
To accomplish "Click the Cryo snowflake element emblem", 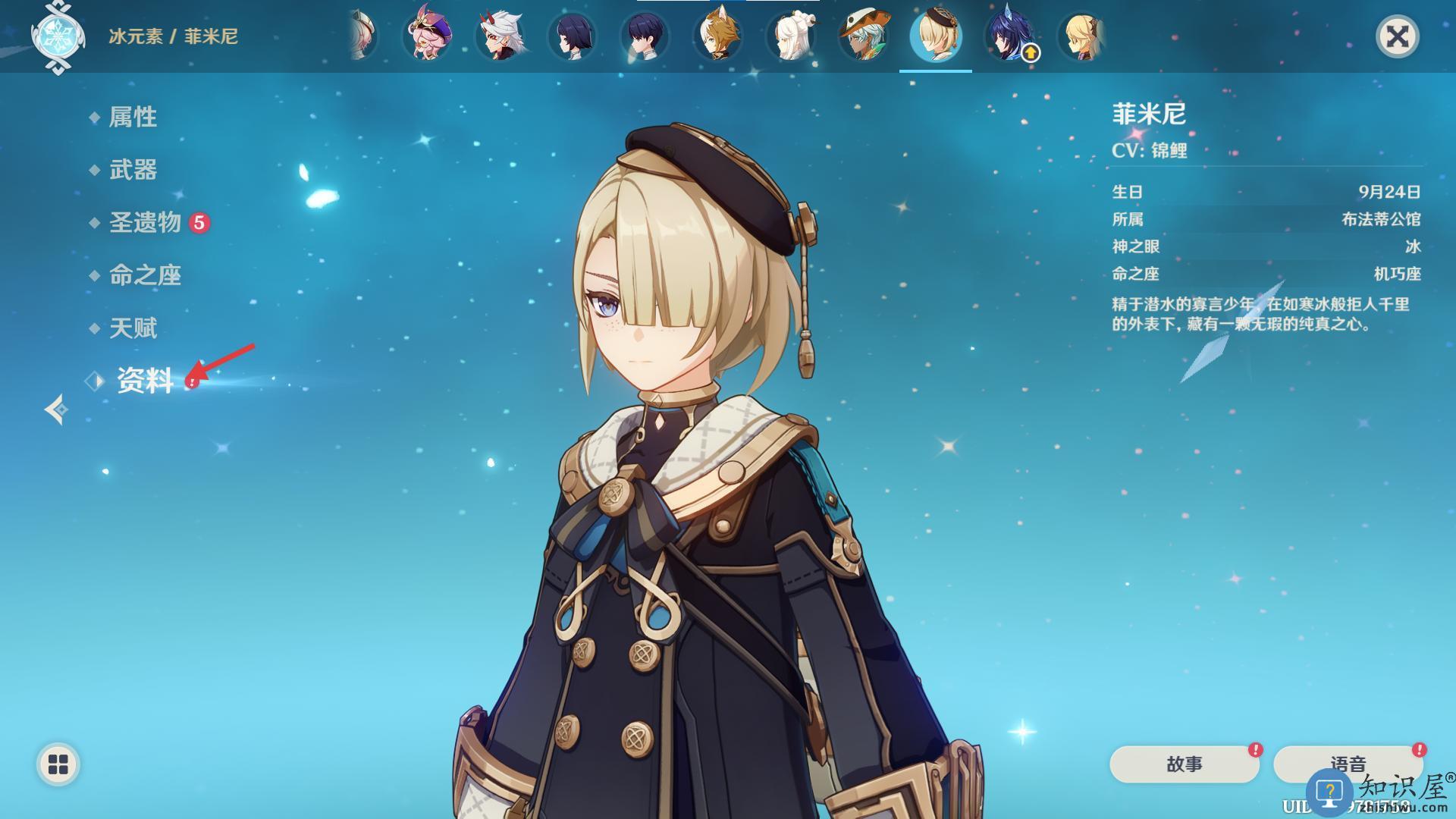I will 58,36.
